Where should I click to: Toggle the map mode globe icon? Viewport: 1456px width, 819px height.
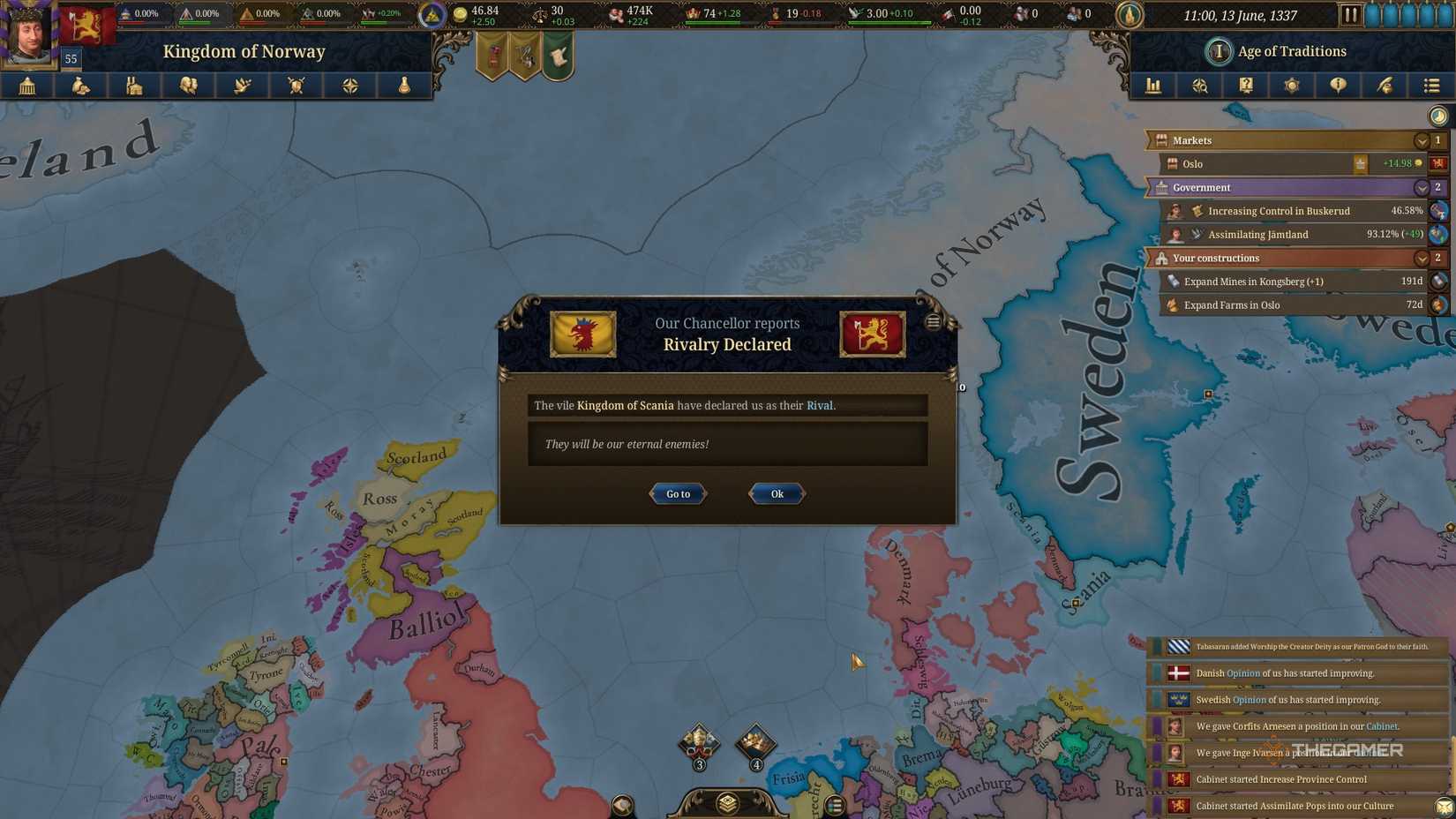point(1437,115)
